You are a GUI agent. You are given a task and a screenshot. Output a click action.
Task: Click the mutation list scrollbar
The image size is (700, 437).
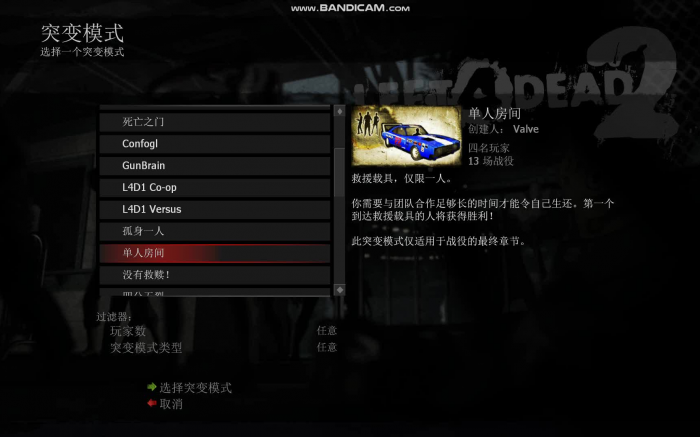[x=339, y=200]
